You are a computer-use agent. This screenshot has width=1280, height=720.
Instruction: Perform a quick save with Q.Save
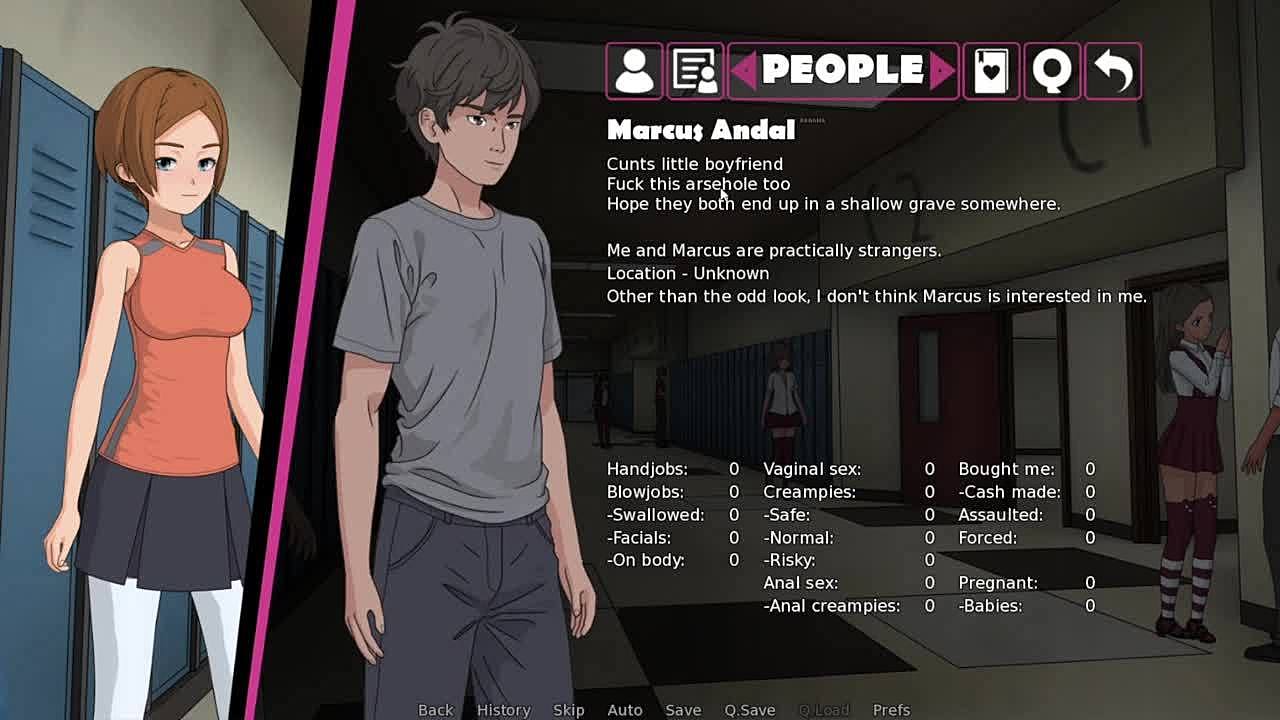(x=749, y=710)
